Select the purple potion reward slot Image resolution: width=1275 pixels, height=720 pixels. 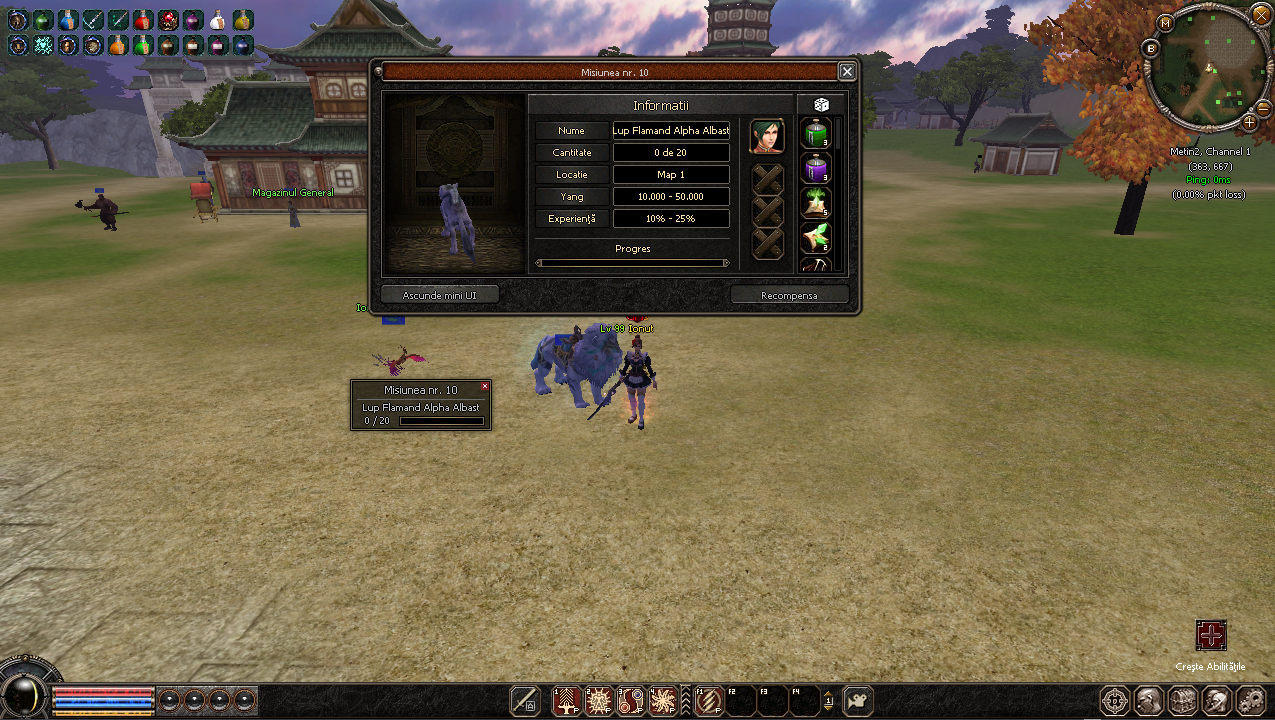816,168
